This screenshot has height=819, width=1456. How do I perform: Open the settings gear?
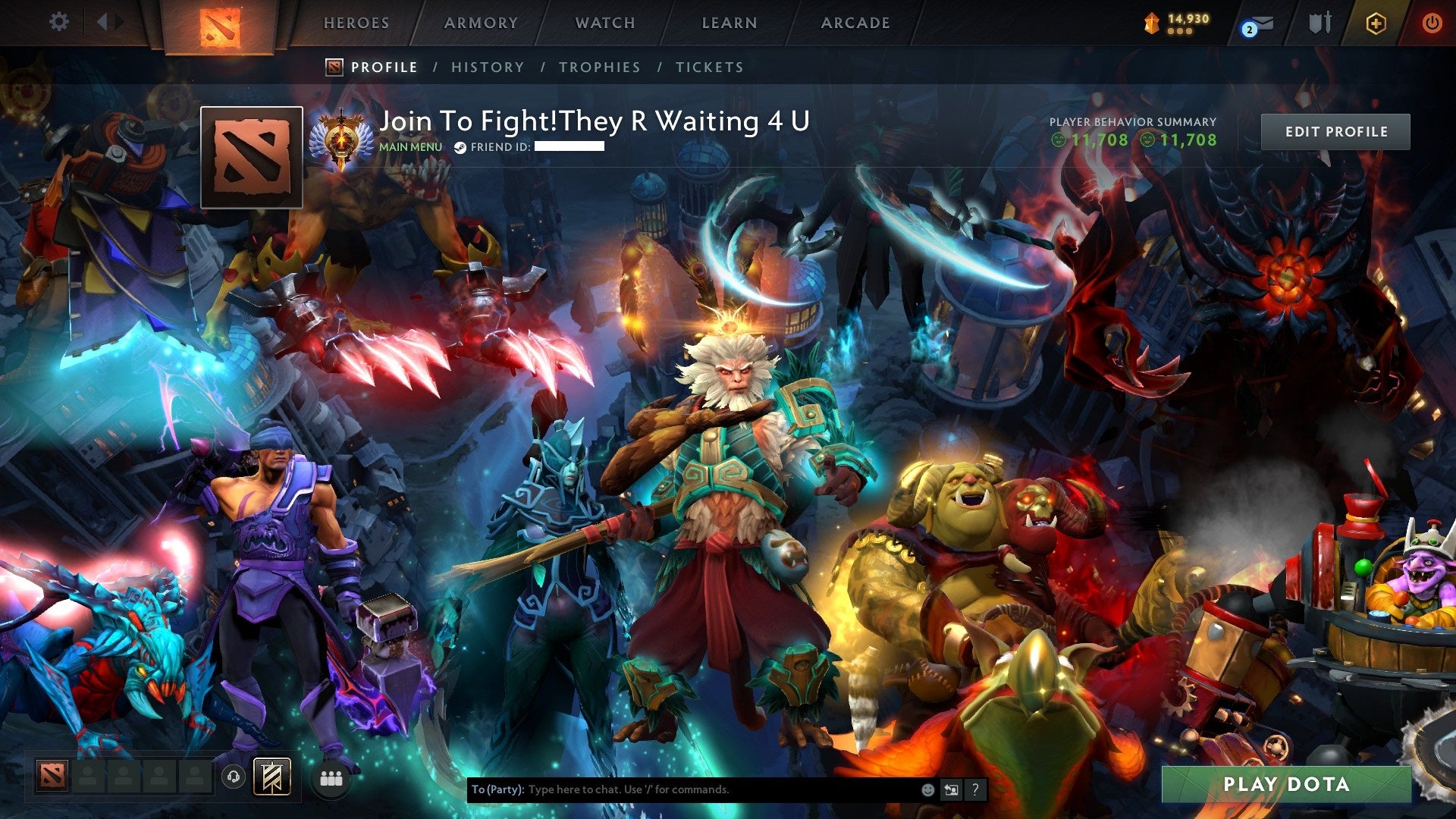click(58, 22)
